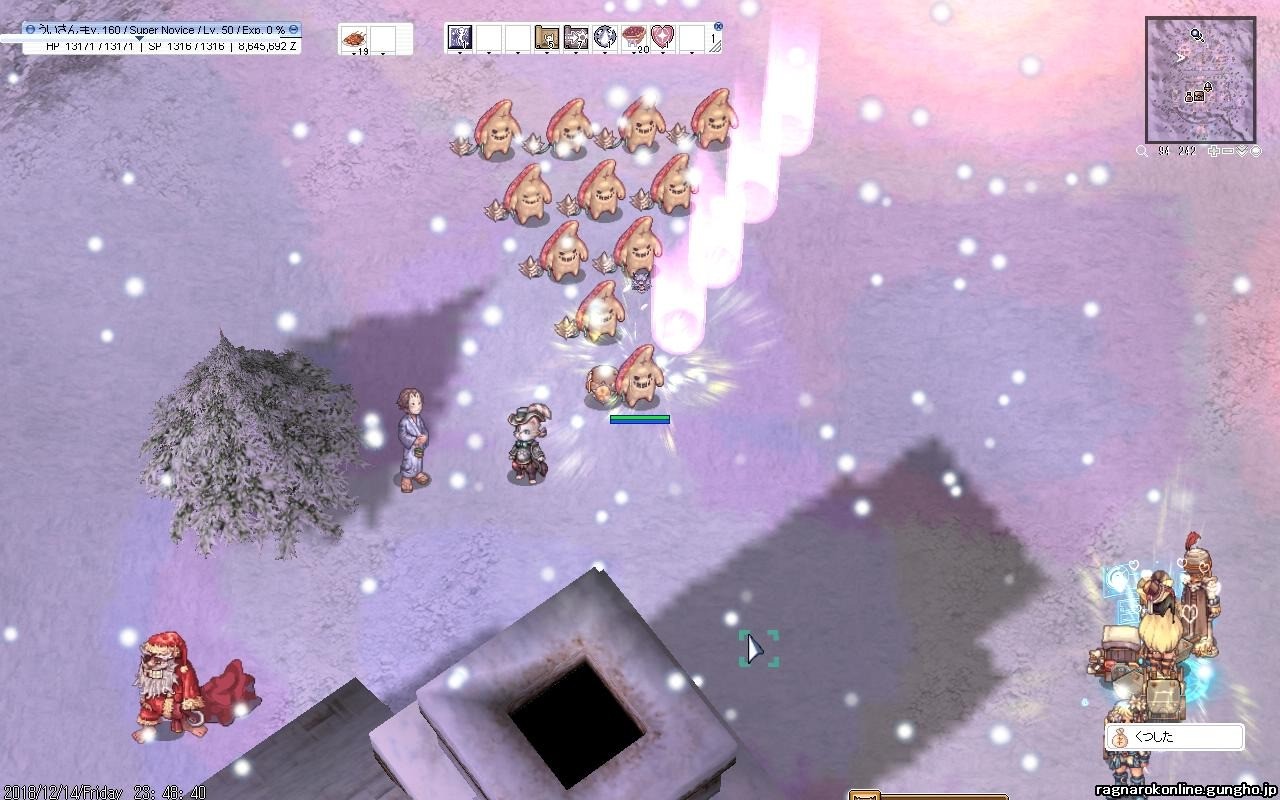The width and height of the screenshot is (1280, 800).
Task: Use the scroll item in hotbar
Action: [546, 38]
